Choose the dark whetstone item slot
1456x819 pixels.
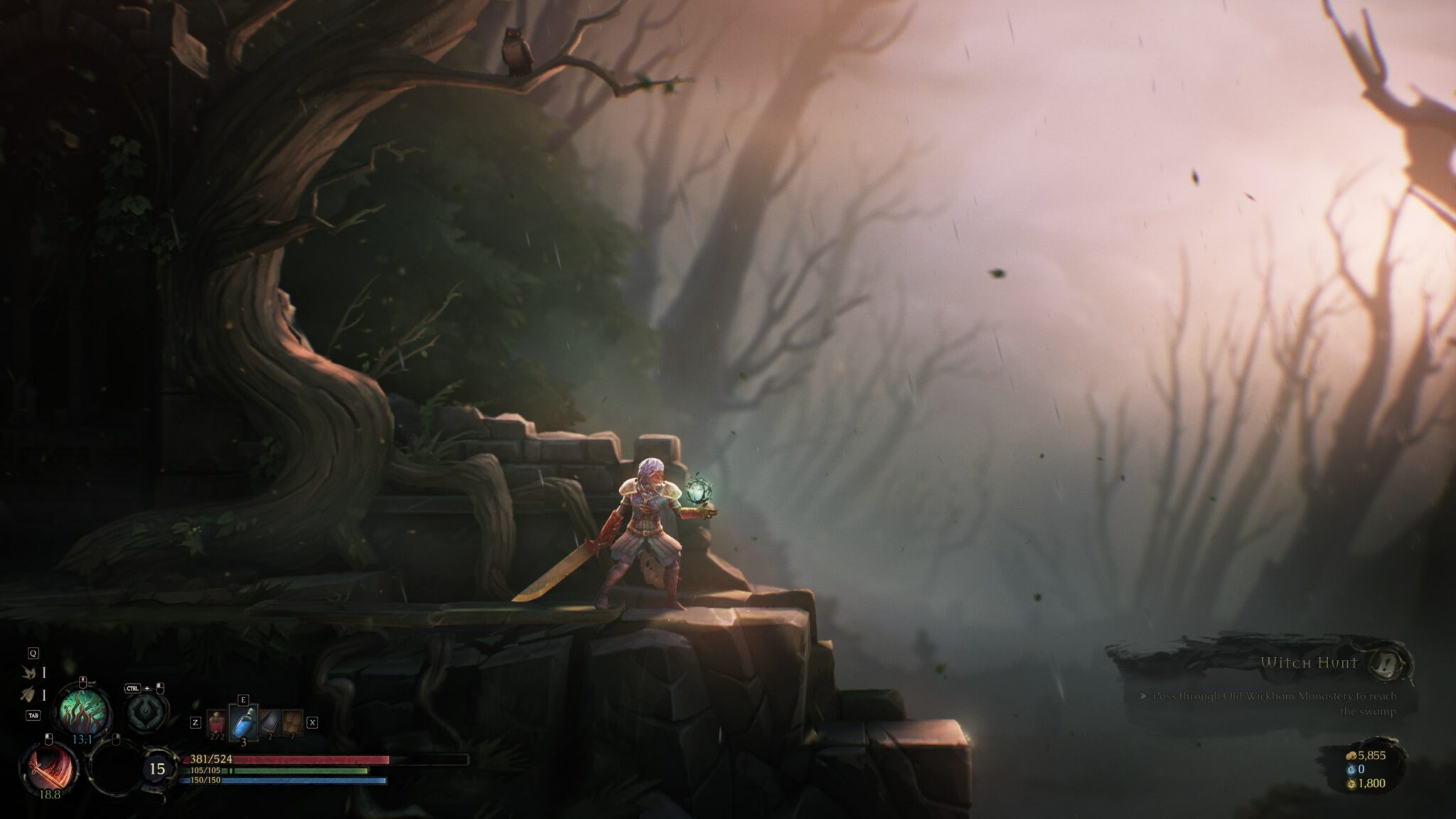coord(269,722)
